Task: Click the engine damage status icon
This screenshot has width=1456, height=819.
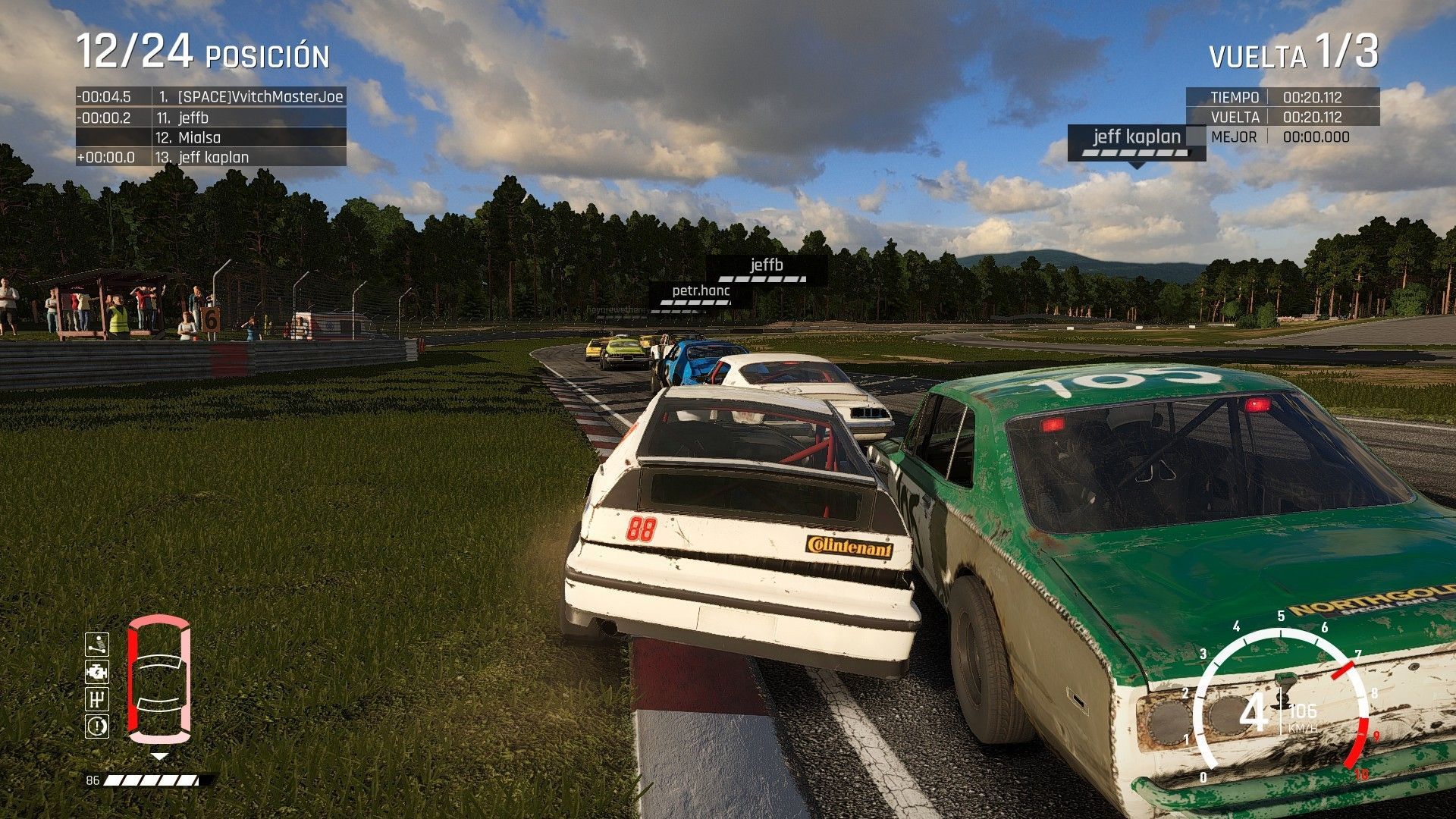Action: click(97, 672)
